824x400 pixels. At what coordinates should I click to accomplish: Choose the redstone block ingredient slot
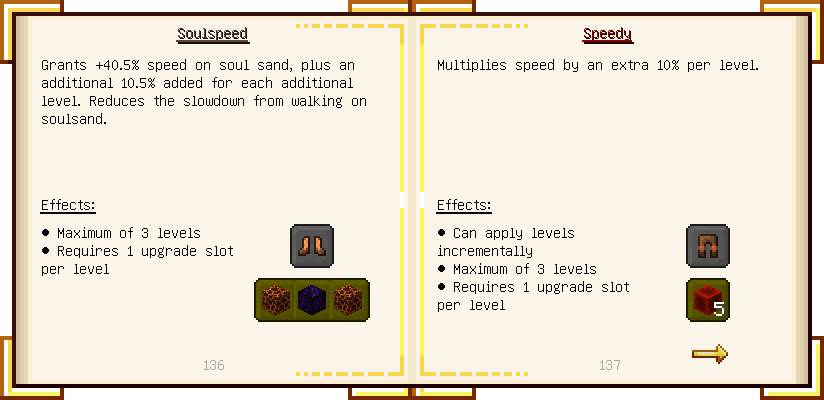click(708, 300)
